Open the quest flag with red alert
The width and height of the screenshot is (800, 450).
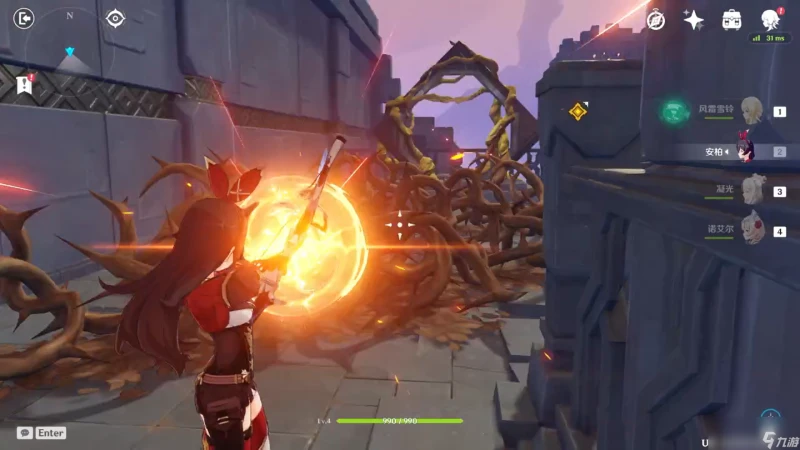pos(25,84)
